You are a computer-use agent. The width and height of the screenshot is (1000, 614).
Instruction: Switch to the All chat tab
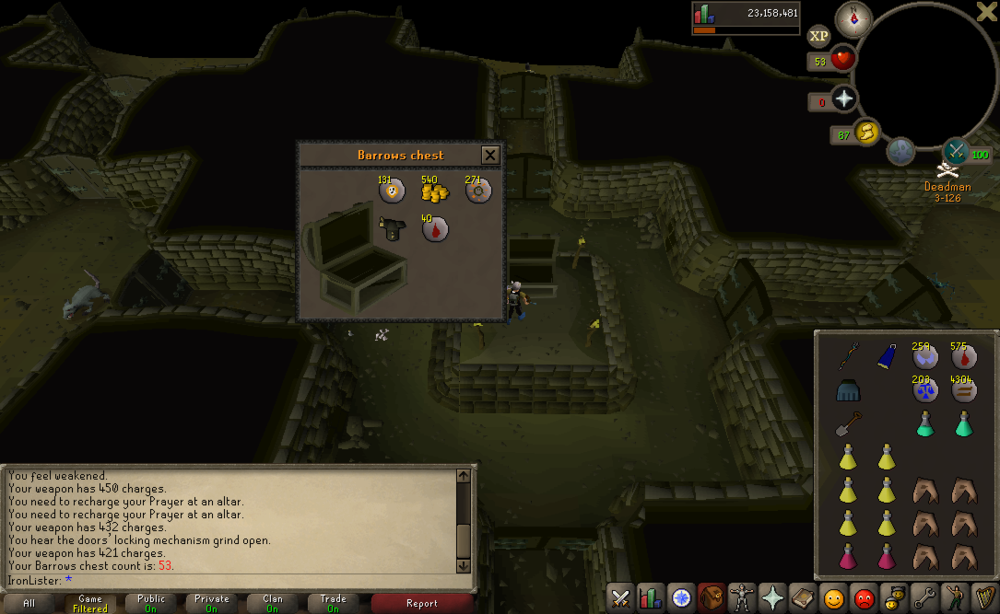29,603
